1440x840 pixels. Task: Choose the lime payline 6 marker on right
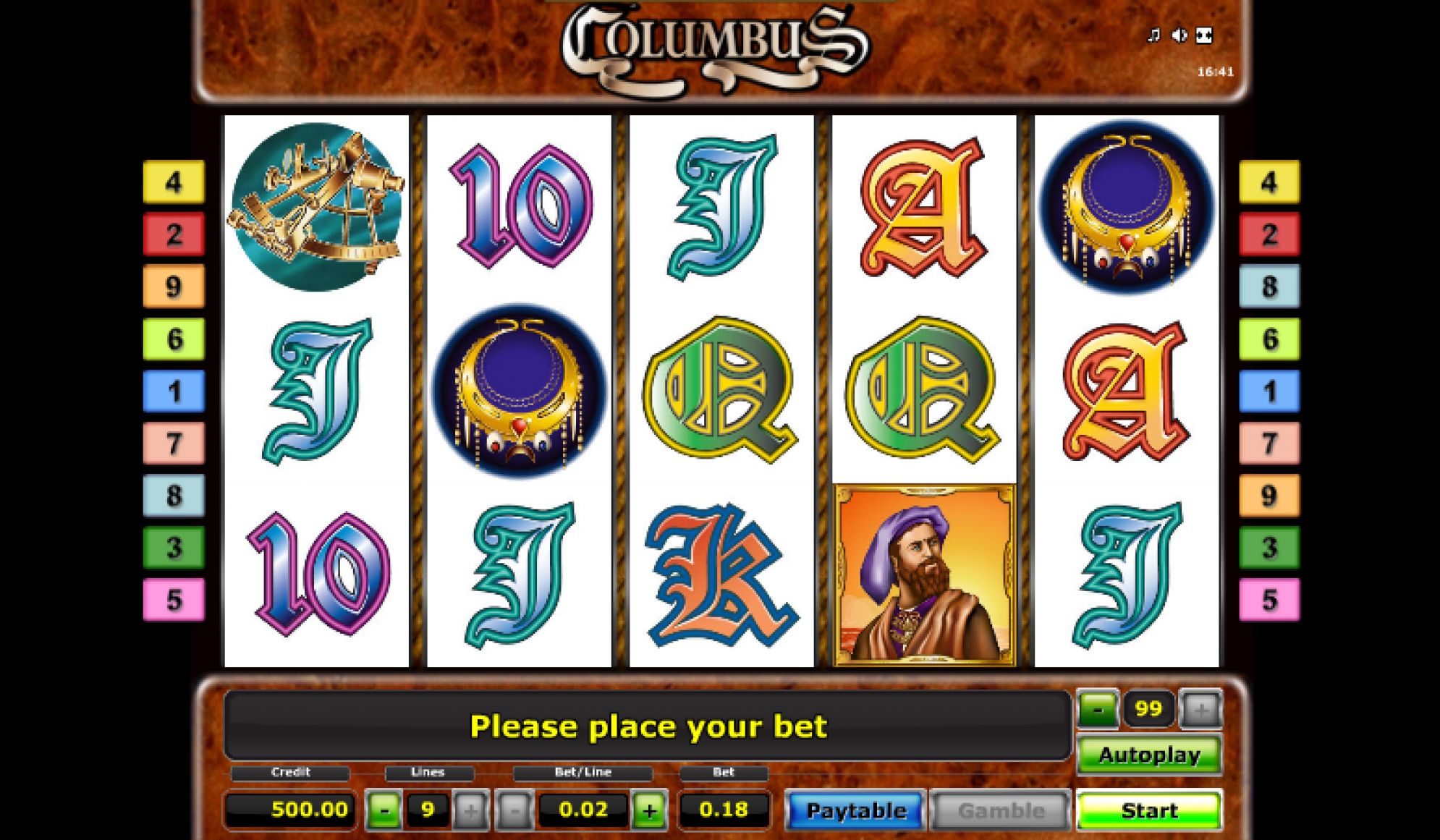[x=1269, y=339]
